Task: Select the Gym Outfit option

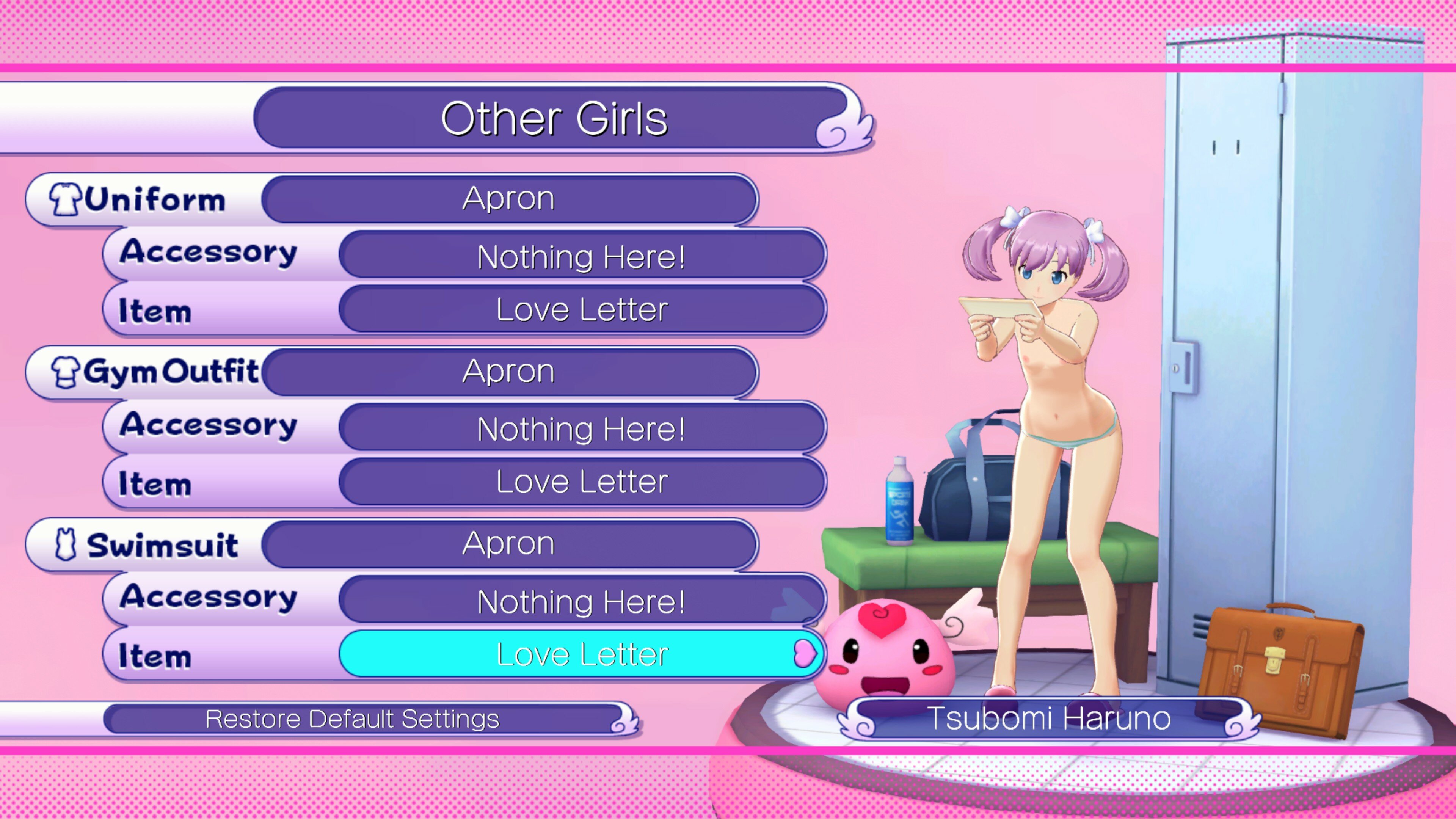Action: (509, 372)
